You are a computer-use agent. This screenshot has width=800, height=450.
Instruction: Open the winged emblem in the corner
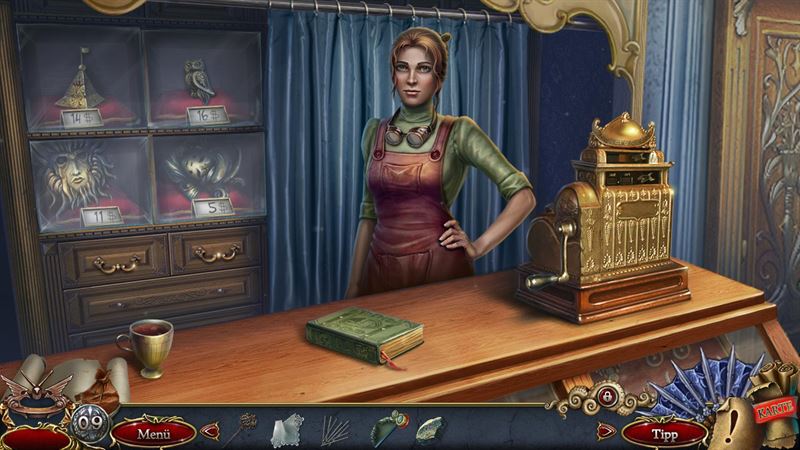point(36,395)
